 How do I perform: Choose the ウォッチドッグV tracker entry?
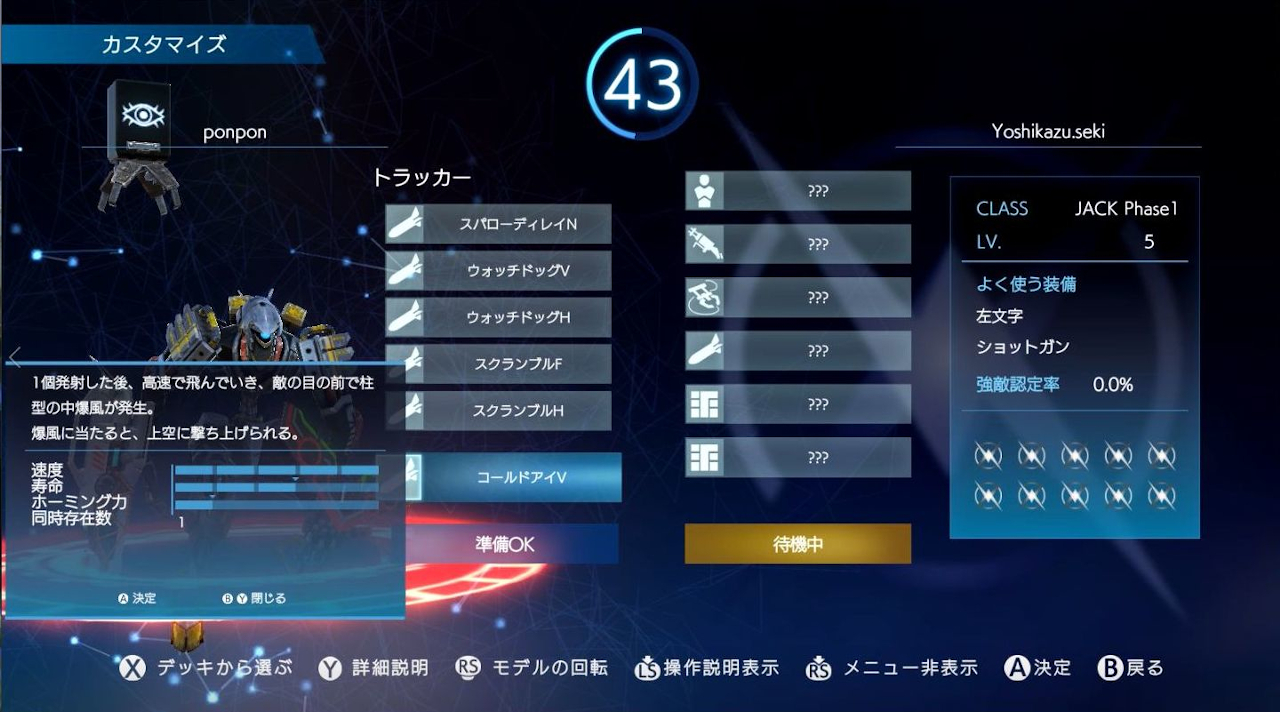498,270
